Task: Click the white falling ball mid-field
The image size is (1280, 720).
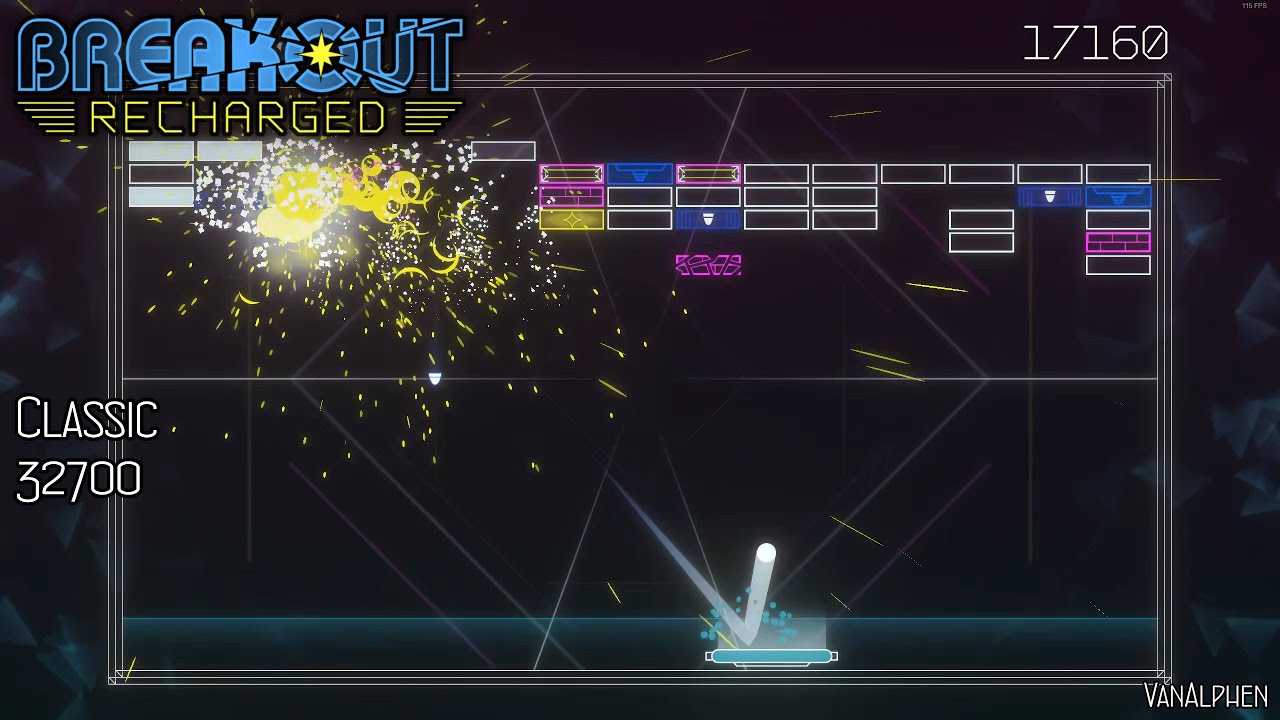Action: point(436,375)
